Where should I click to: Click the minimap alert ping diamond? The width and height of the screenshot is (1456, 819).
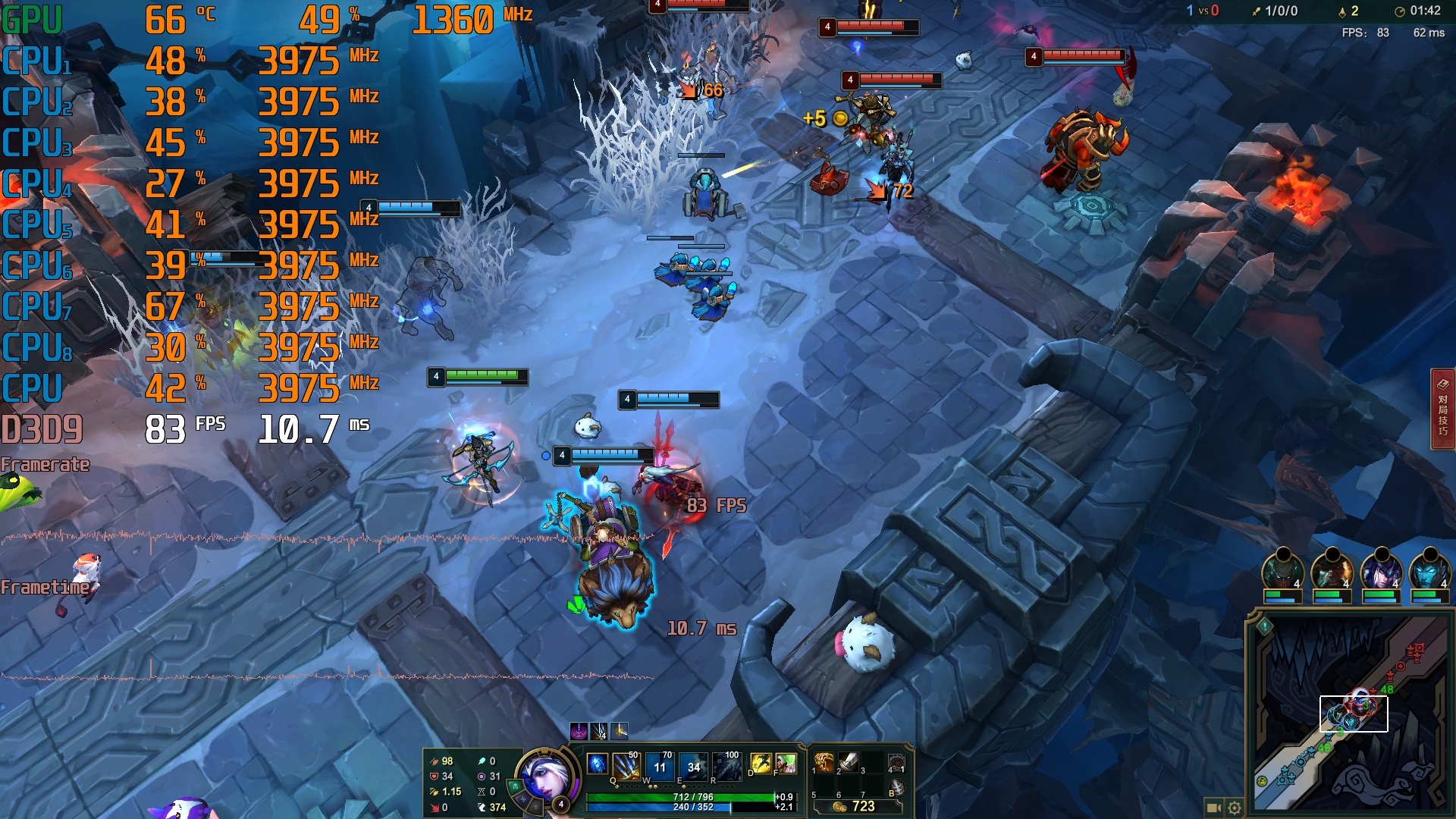(1264, 626)
